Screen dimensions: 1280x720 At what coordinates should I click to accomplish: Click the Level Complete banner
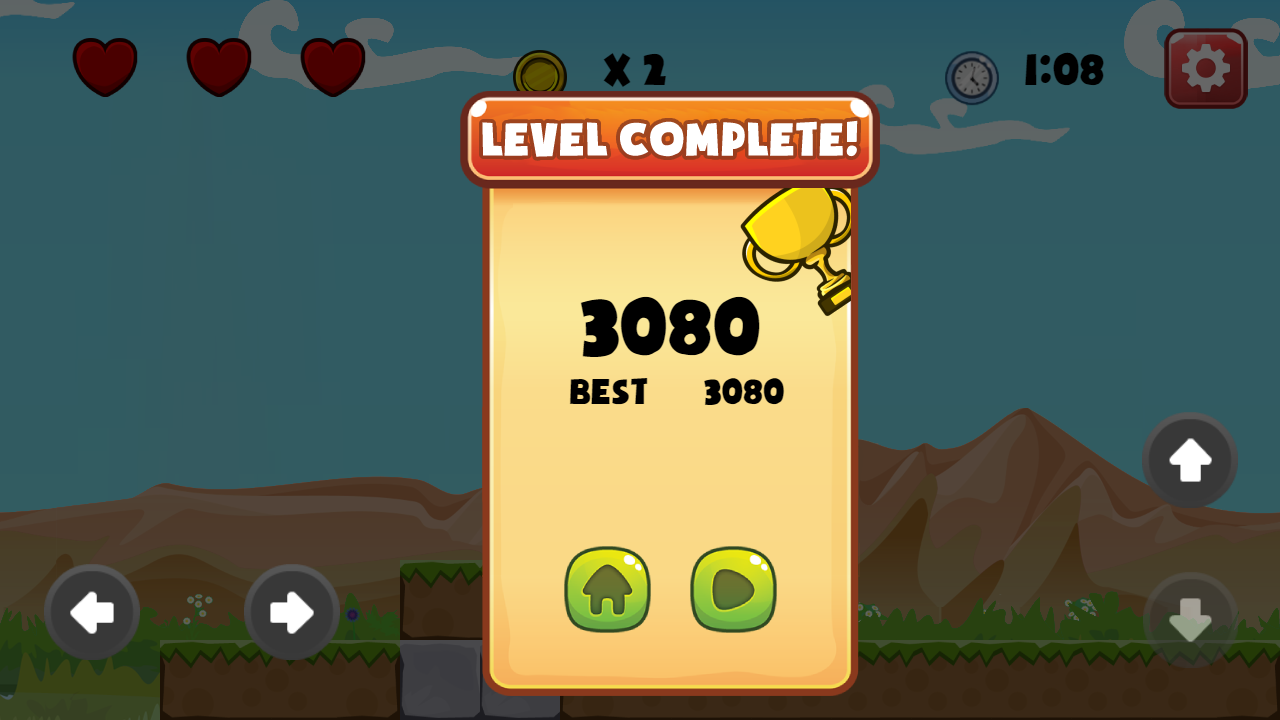(x=670, y=140)
